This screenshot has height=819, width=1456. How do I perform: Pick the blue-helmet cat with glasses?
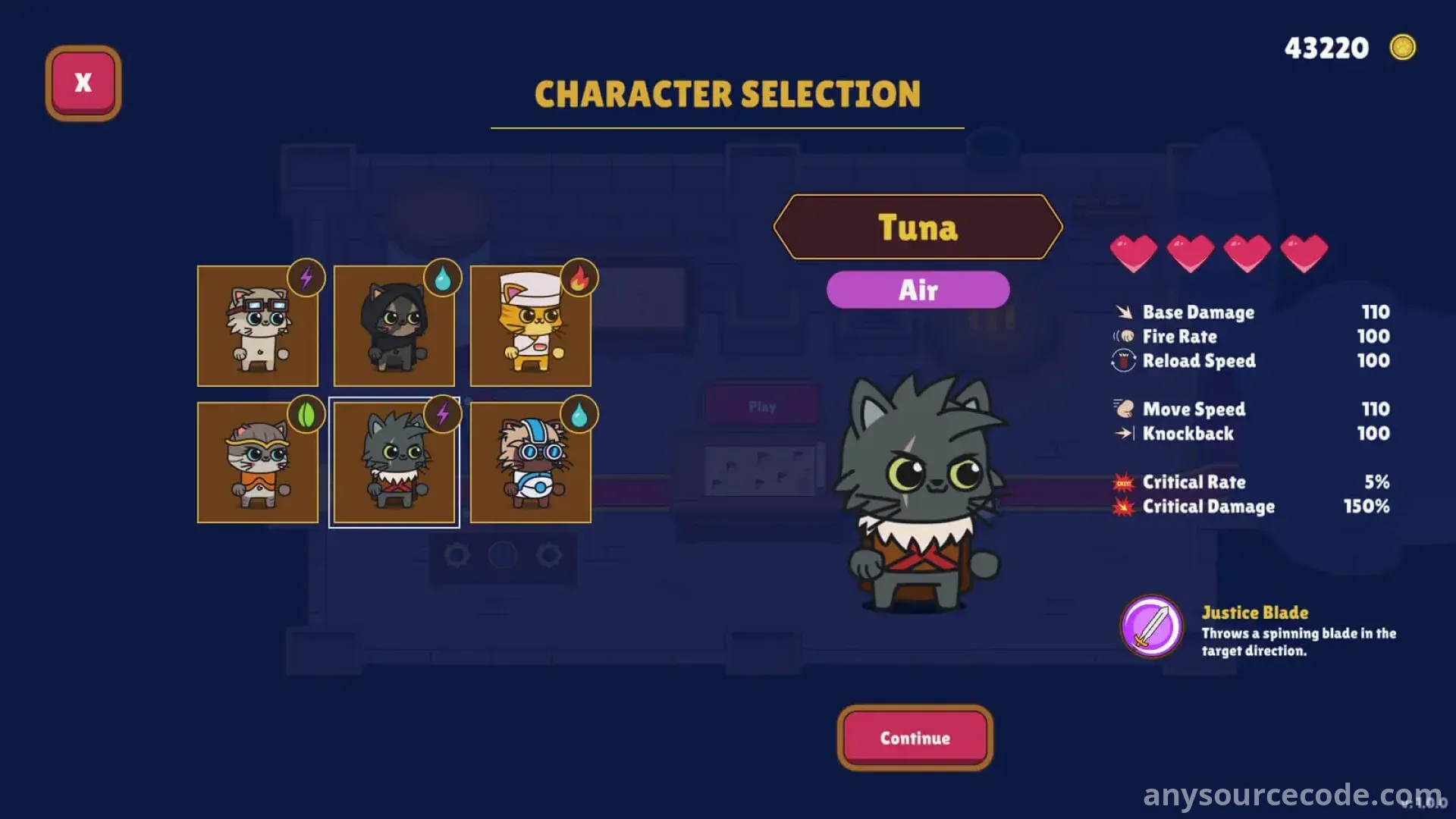[x=530, y=463]
